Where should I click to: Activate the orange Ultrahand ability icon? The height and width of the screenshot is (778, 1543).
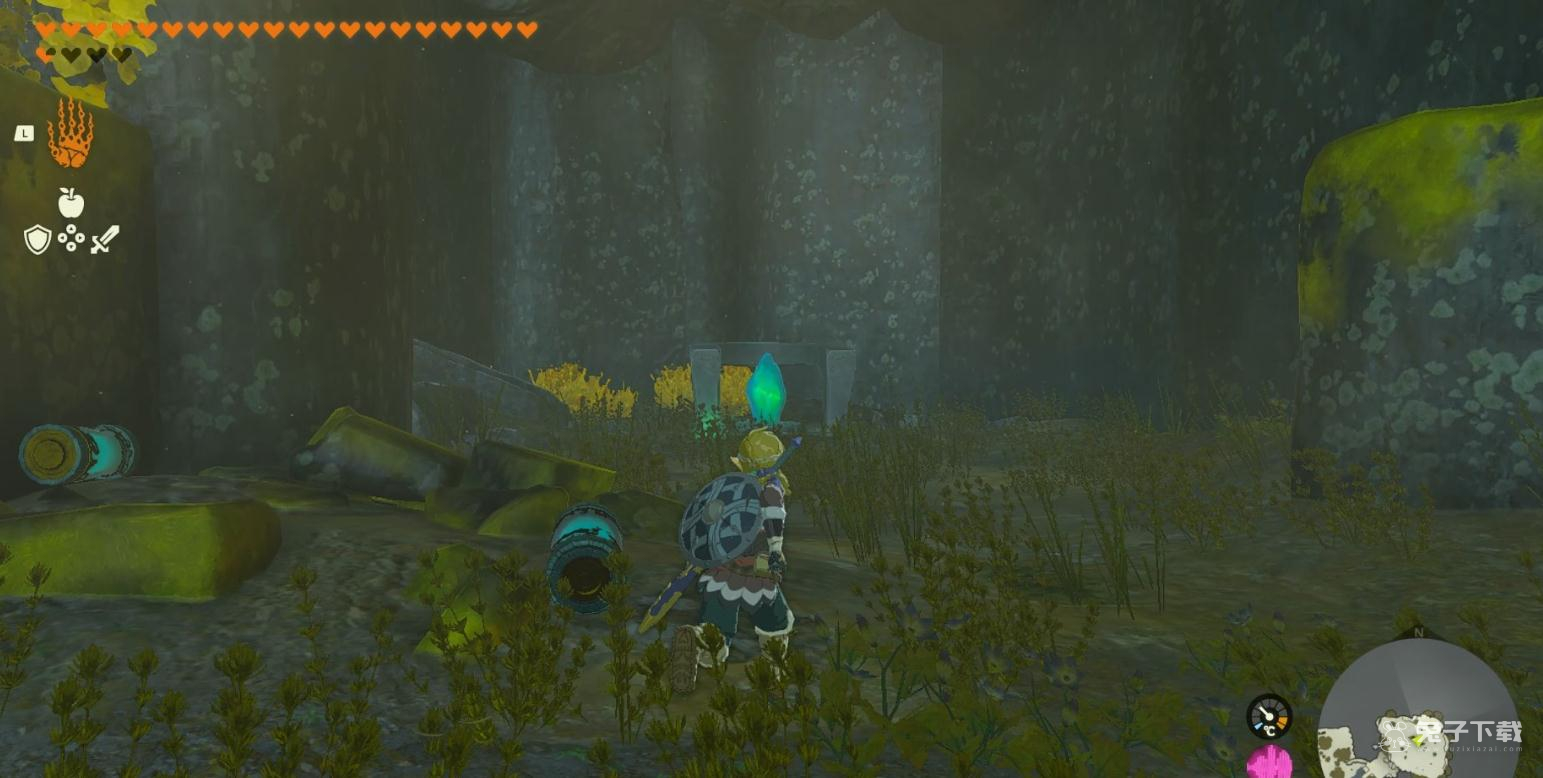click(70, 134)
